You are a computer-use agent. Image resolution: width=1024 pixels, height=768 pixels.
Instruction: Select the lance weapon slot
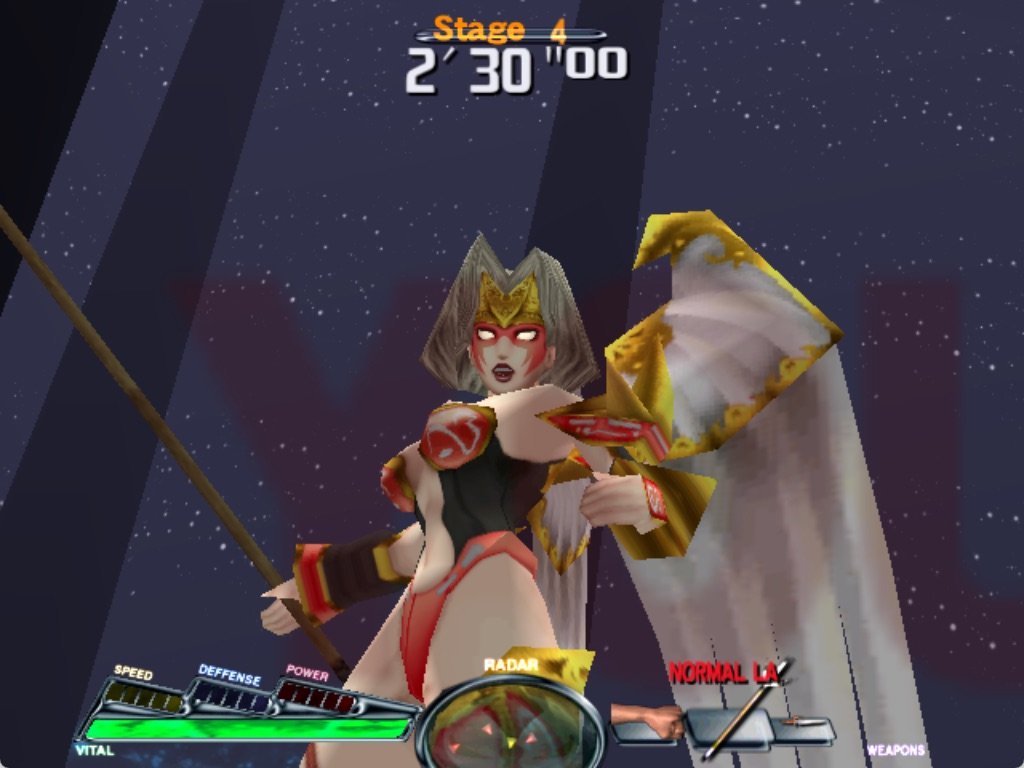coord(730,726)
